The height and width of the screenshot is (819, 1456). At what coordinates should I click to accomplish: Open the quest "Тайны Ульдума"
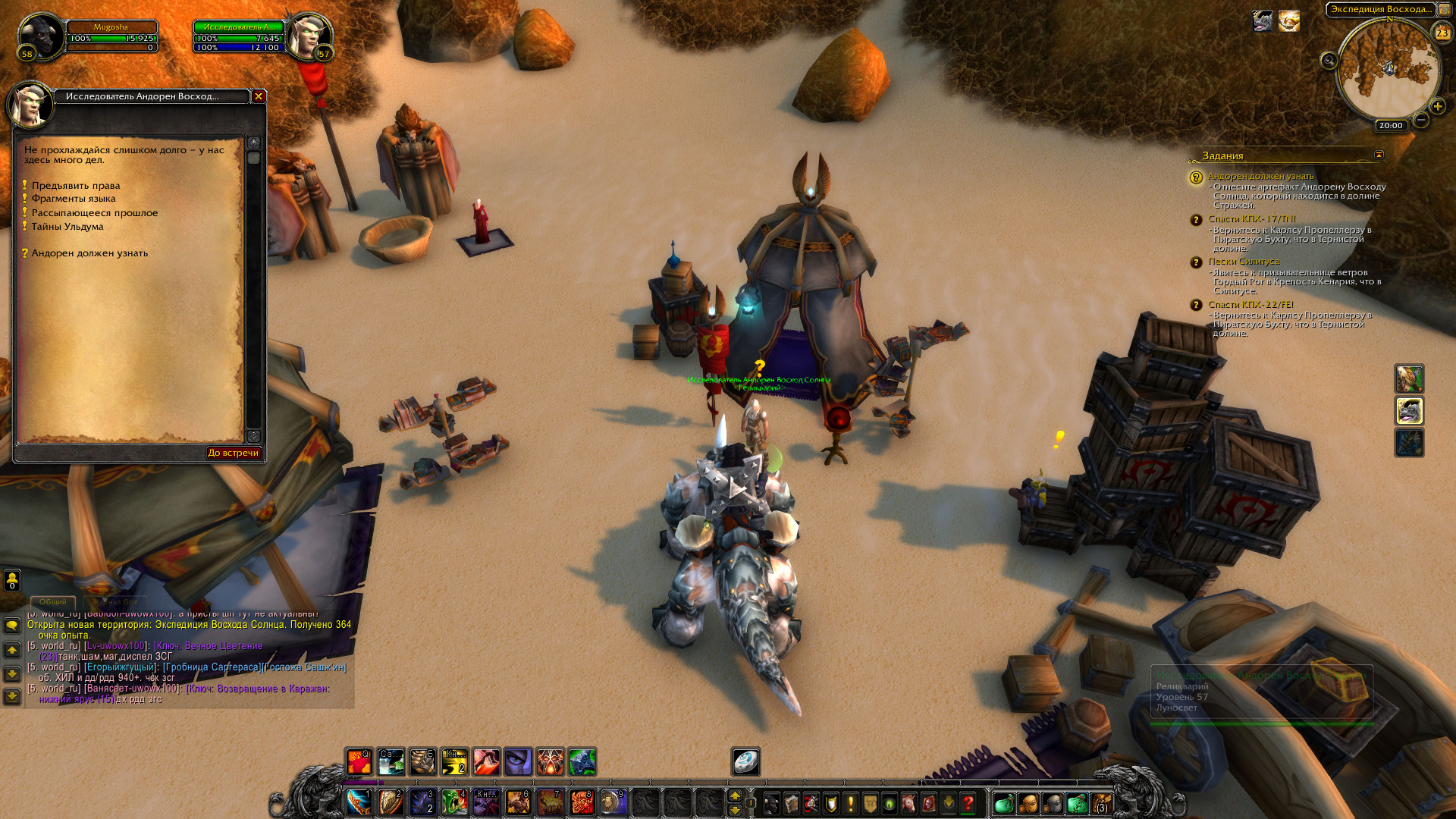tap(67, 227)
